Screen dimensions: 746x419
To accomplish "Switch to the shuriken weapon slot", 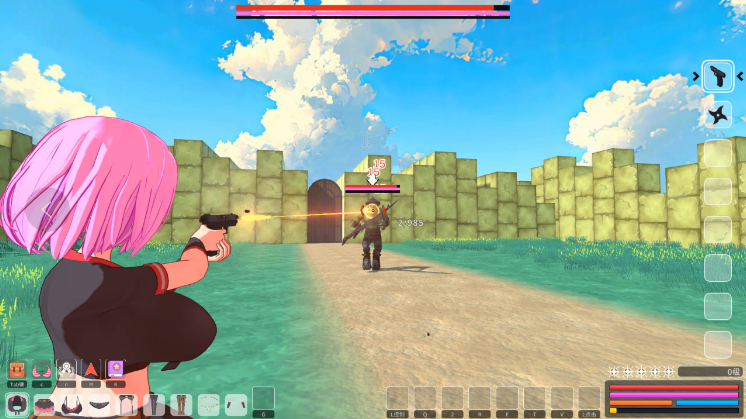I will (x=717, y=116).
